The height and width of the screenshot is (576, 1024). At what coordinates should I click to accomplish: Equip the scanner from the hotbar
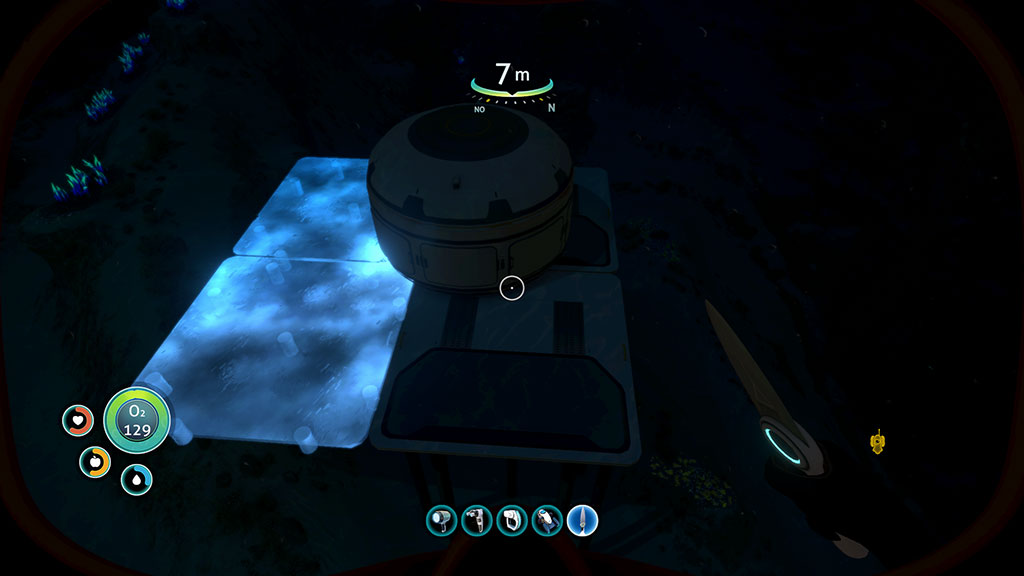click(476, 520)
